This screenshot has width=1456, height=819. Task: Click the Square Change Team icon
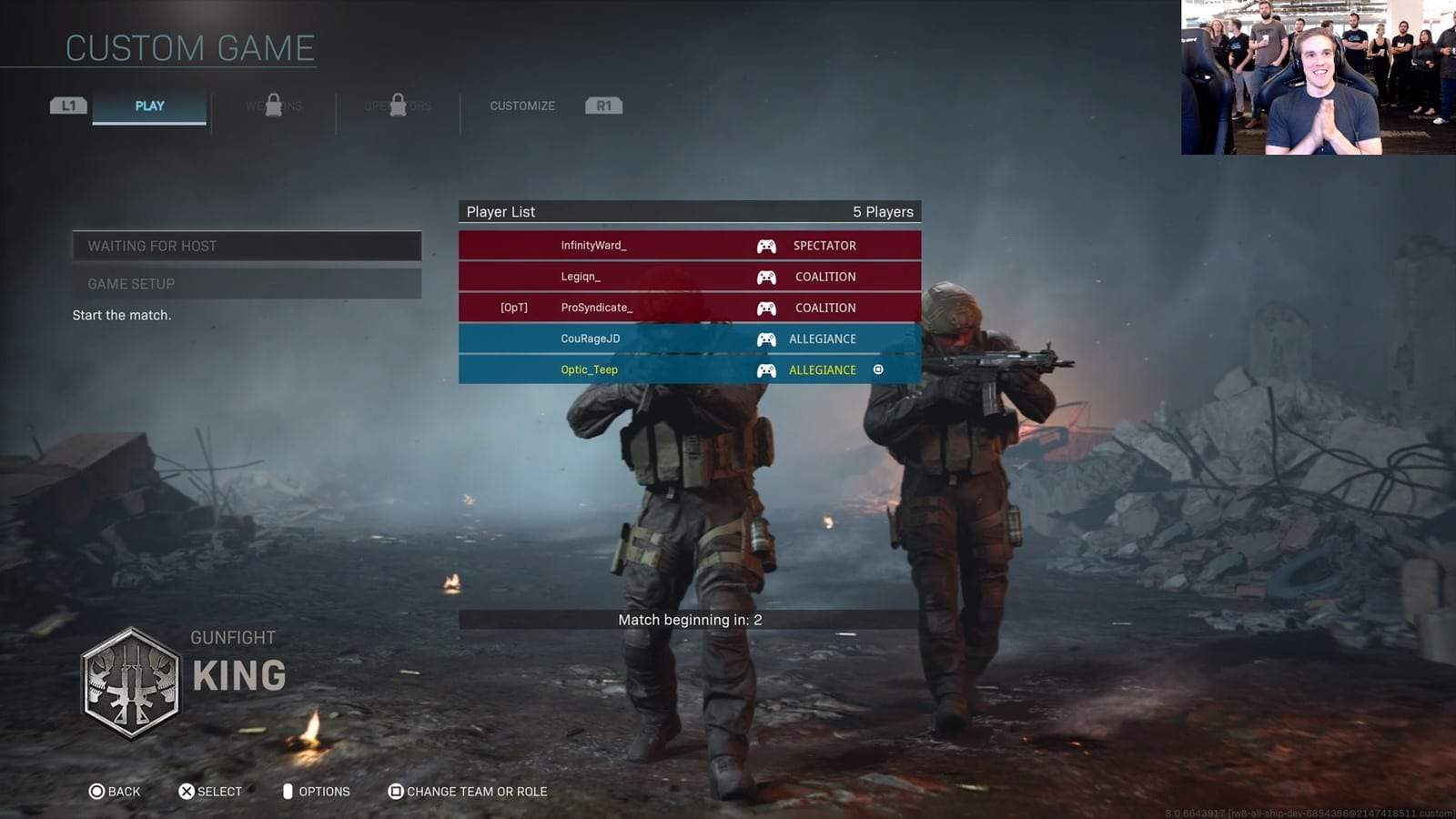pos(395,792)
